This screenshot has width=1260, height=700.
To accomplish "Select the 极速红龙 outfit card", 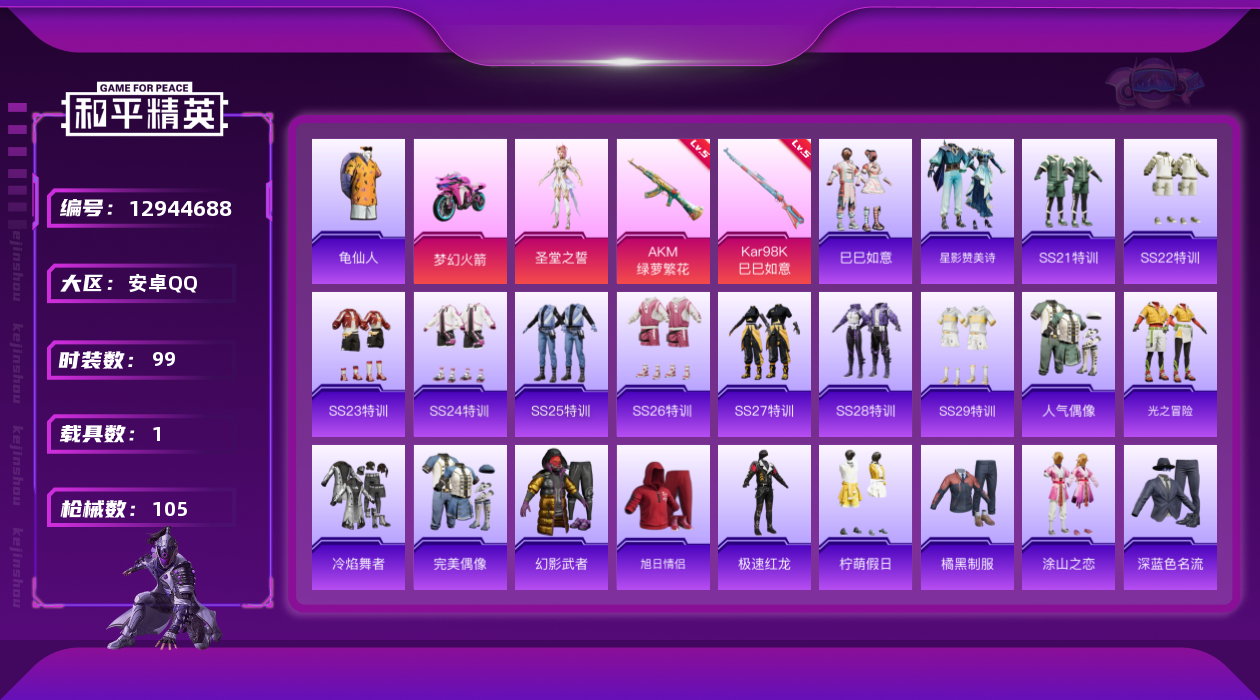I will (x=764, y=517).
